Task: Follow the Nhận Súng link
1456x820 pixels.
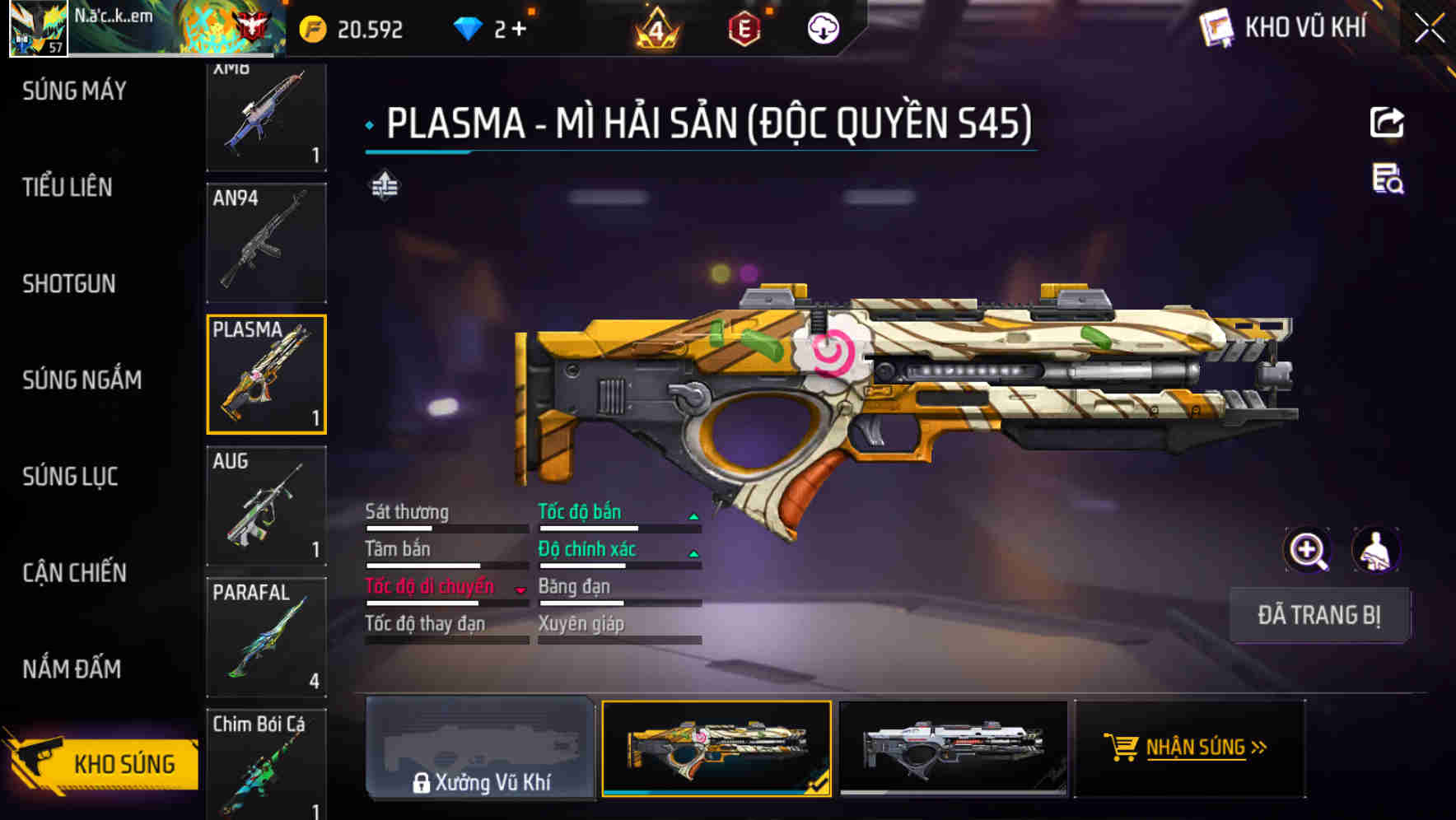Action: click(1188, 748)
